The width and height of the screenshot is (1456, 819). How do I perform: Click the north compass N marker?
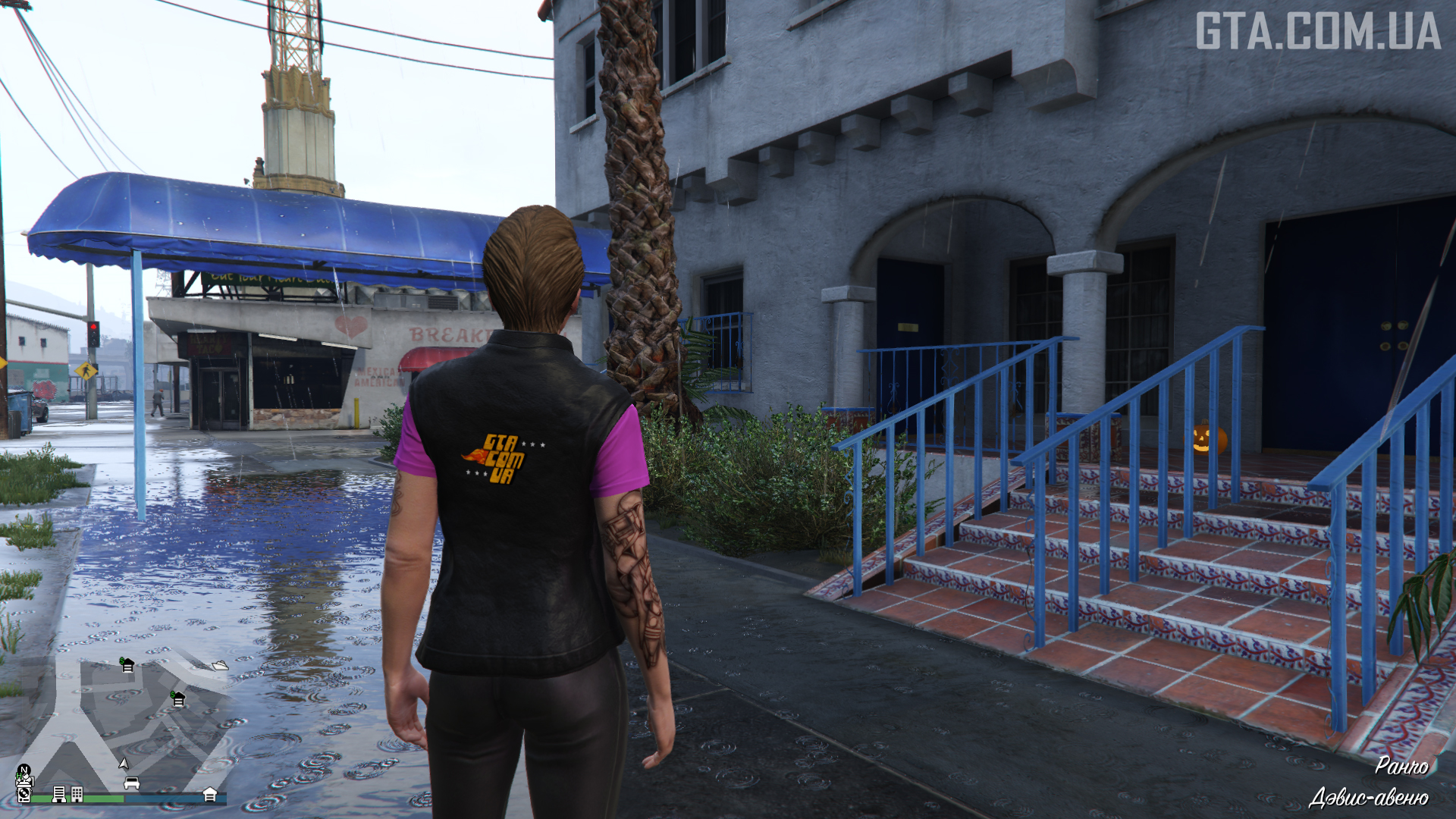[x=24, y=770]
